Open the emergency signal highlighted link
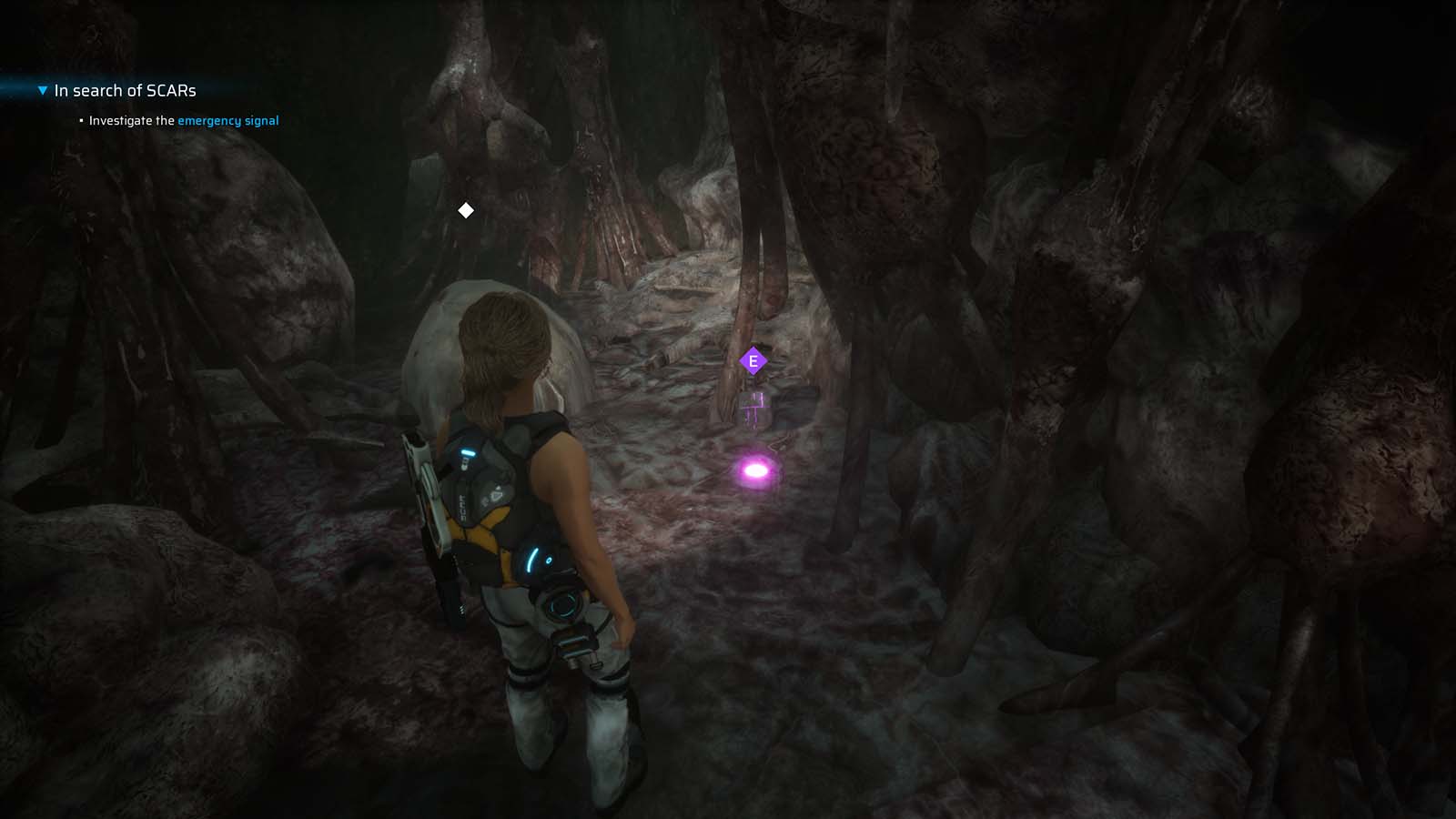This screenshot has height=819, width=1456. (x=227, y=120)
